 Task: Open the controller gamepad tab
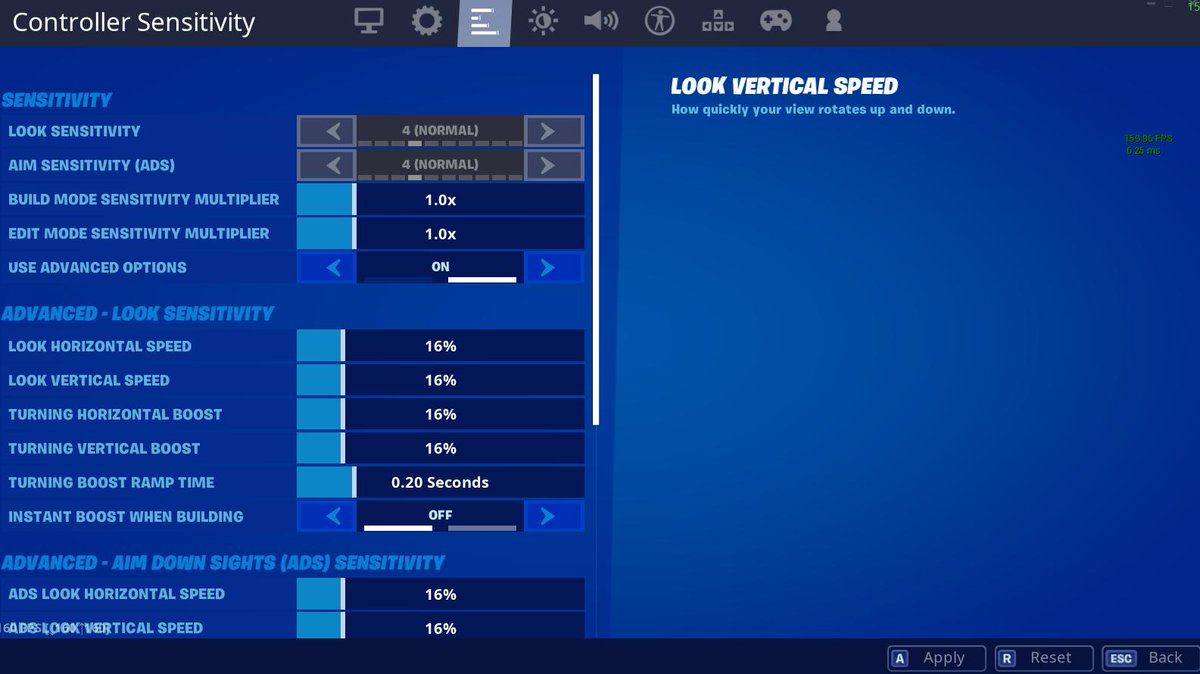pyautogui.click(x=776, y=21)
